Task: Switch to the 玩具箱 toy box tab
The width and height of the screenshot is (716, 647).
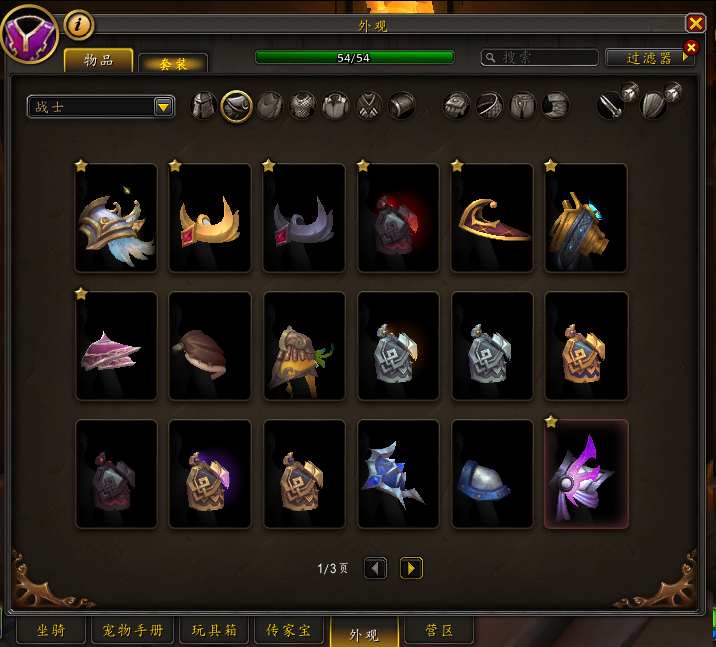Action: tap(214, 631)
